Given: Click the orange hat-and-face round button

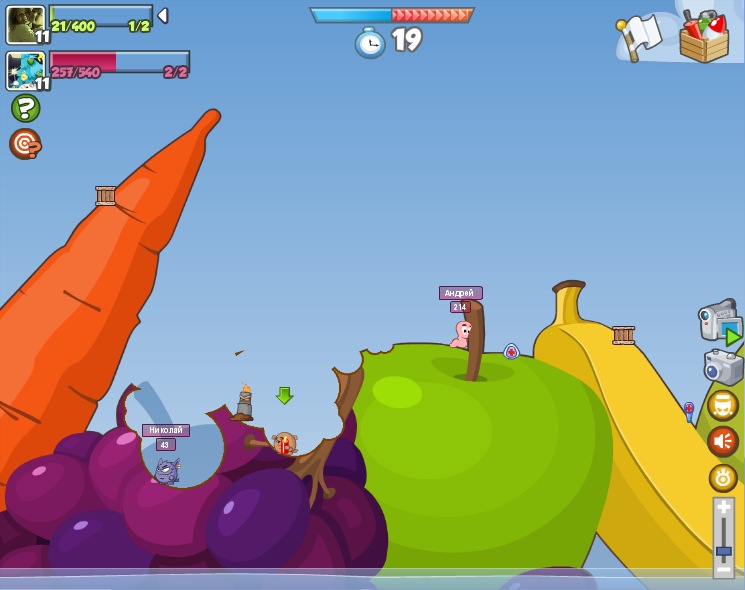Looking at the screenshot, I should click(722, 405).
